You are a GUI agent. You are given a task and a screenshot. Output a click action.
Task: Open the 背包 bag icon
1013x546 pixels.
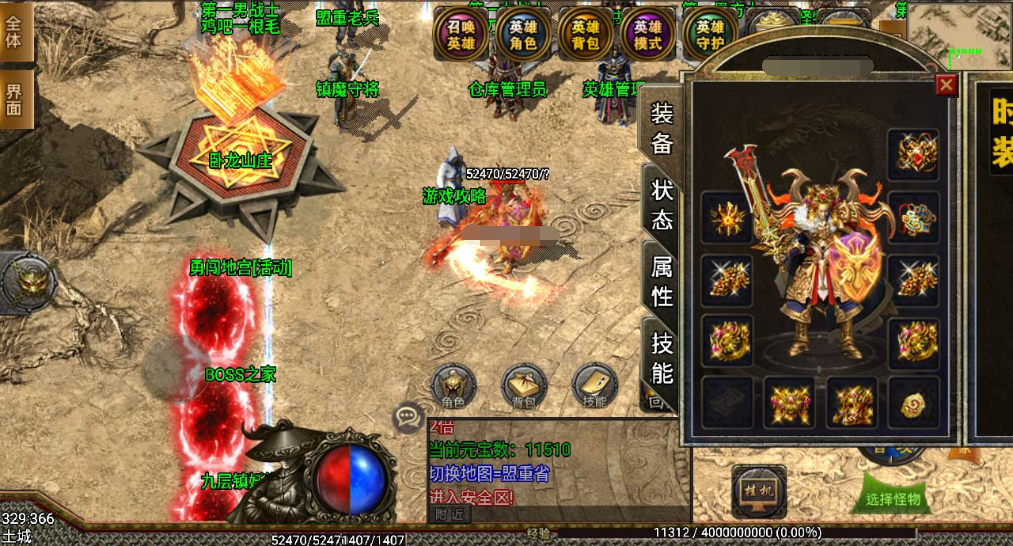coord(524,386)
